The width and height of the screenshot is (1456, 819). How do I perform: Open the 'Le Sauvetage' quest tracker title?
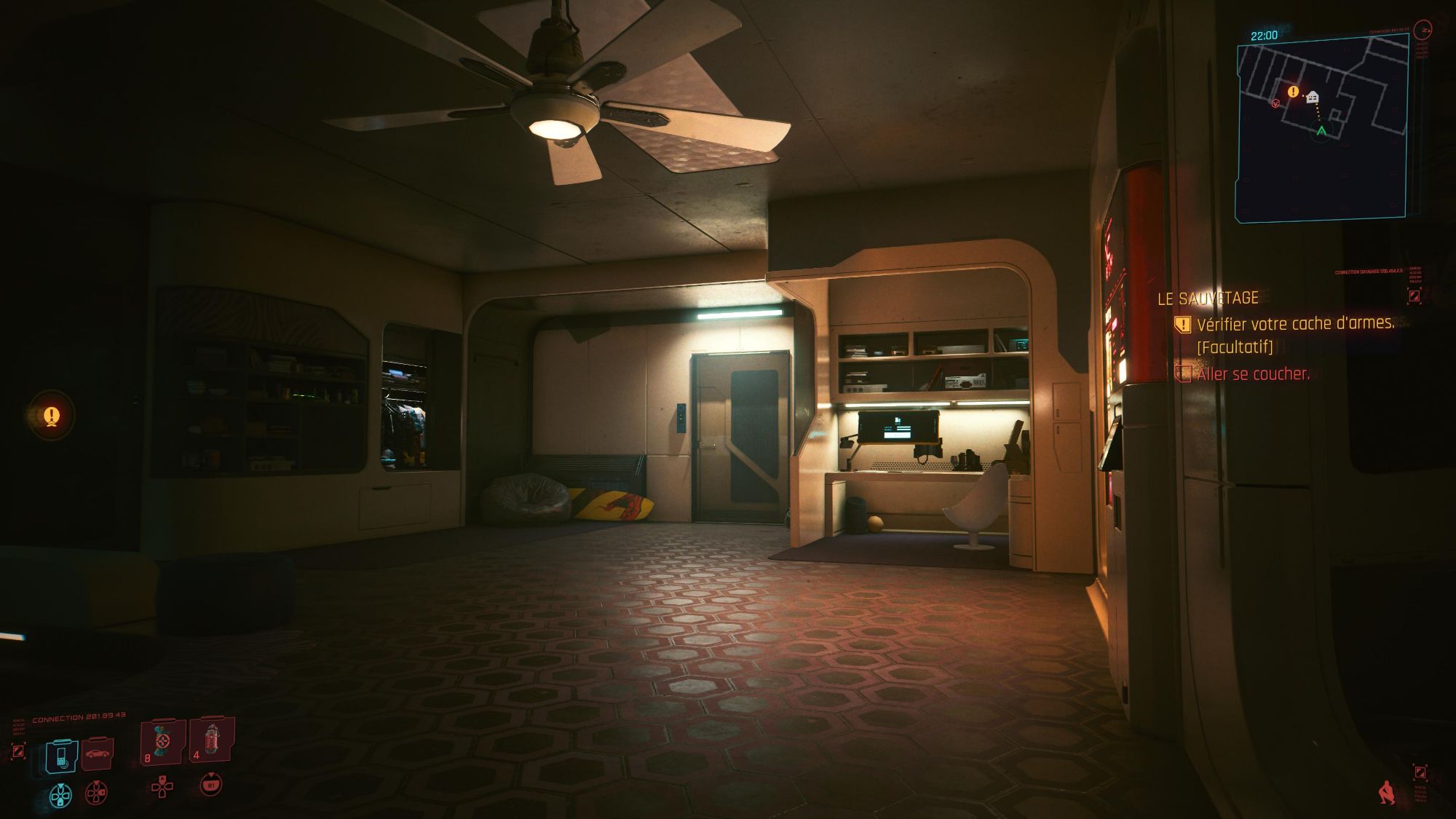tap(1208, 298)
